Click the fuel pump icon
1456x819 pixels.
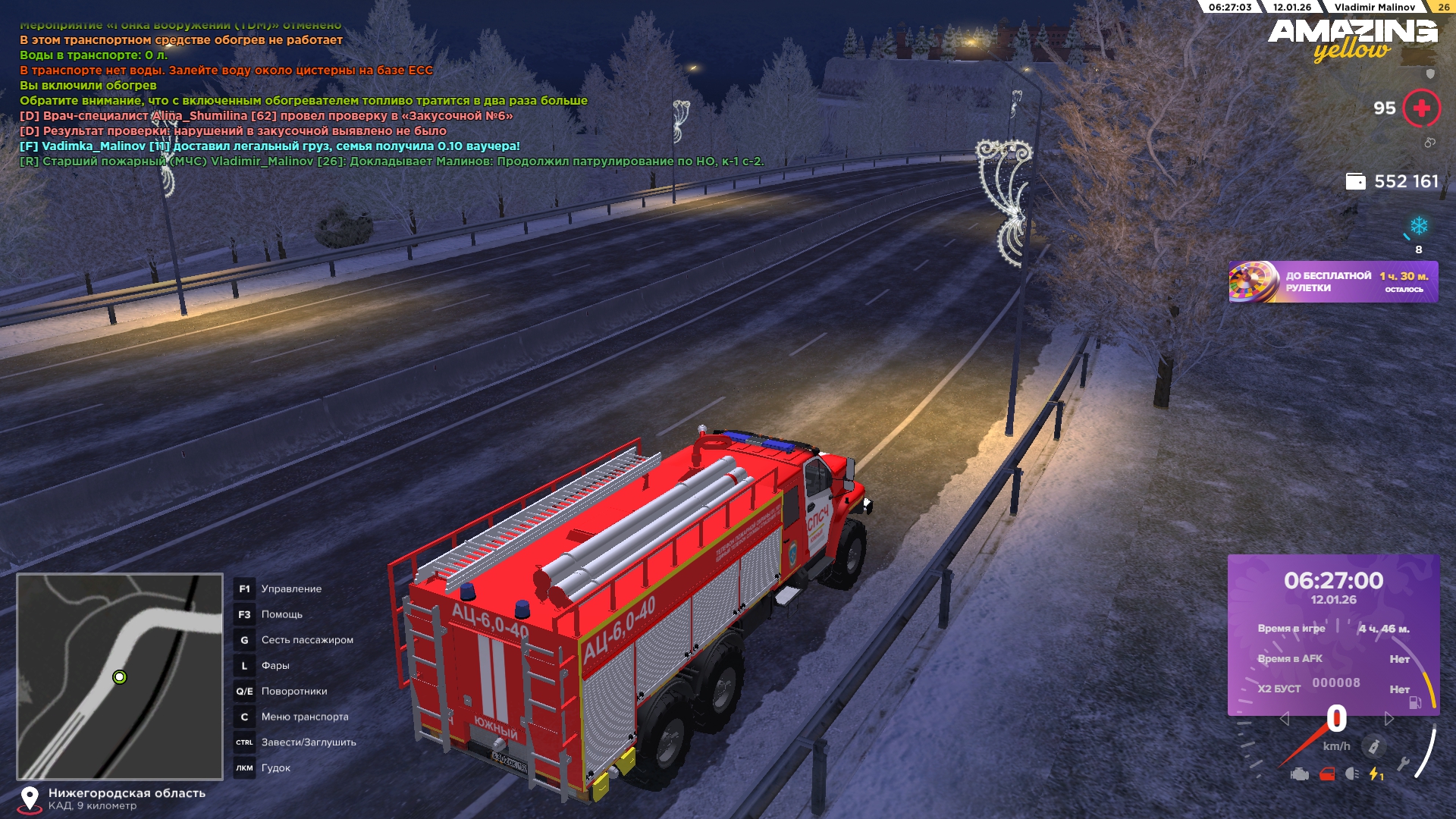(x=1415, y=703)
